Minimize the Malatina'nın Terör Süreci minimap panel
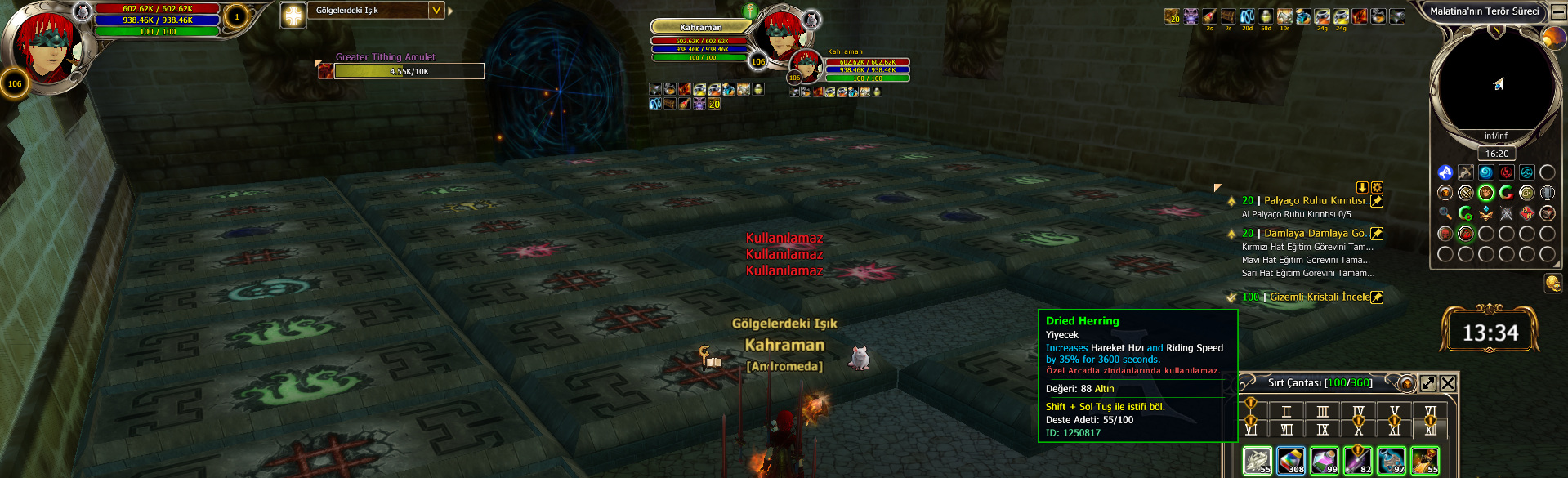The height and width of the screenshot is (478, 1568). point(1559,12)
